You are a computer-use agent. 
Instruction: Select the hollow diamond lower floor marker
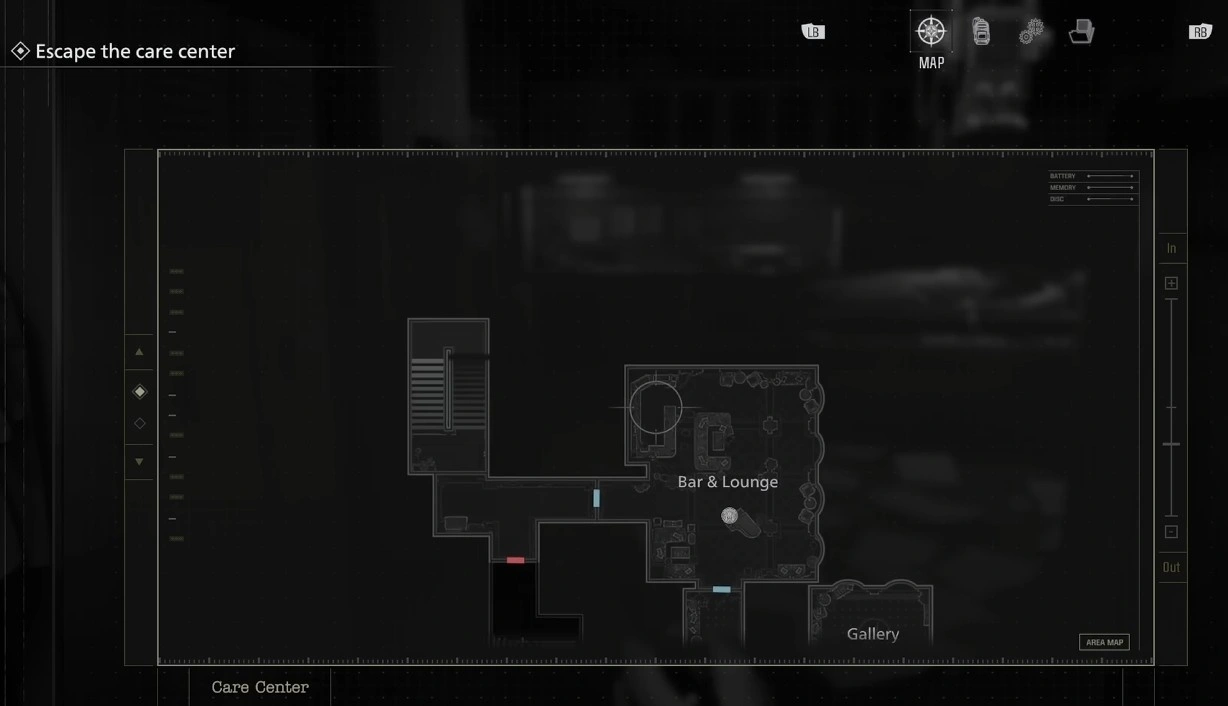[x=140, y=423]
